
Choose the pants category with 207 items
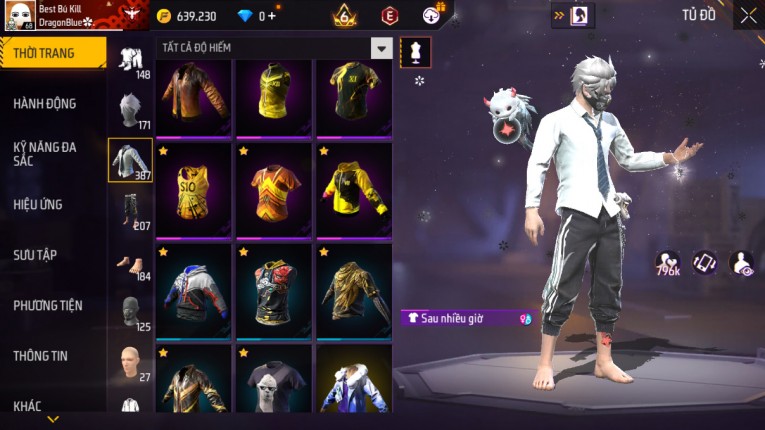(130, 210)
